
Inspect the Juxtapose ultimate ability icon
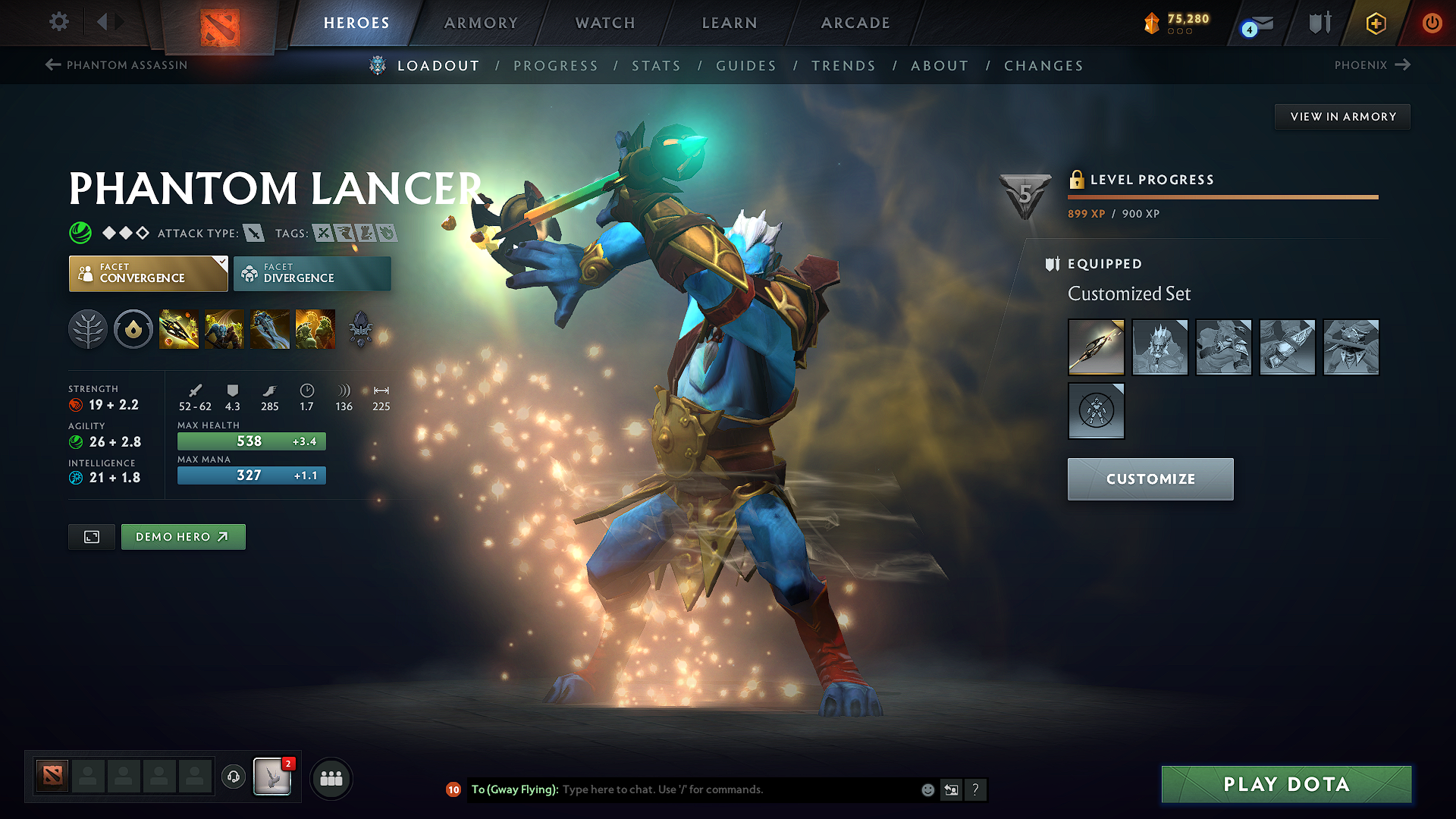[x=315, y=329]
